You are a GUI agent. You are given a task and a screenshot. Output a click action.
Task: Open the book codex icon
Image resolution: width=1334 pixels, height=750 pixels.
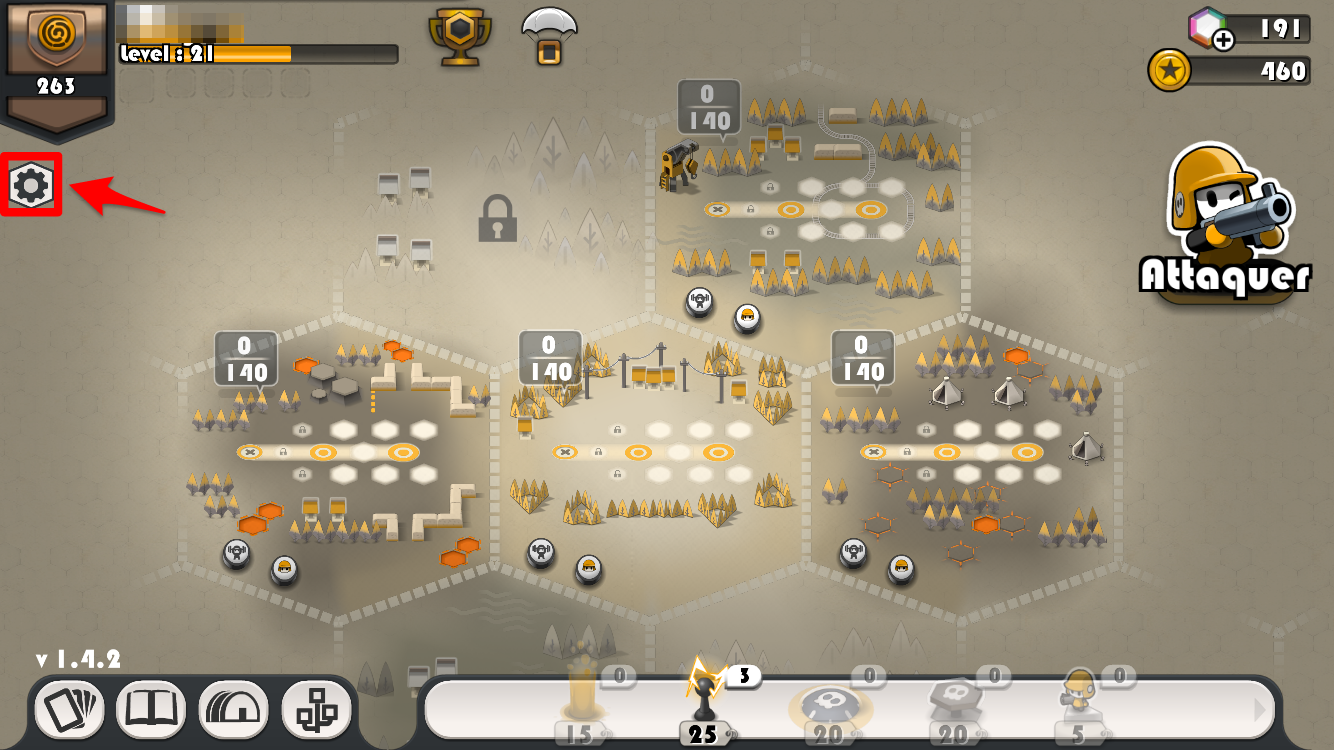[x=152, y=708]
